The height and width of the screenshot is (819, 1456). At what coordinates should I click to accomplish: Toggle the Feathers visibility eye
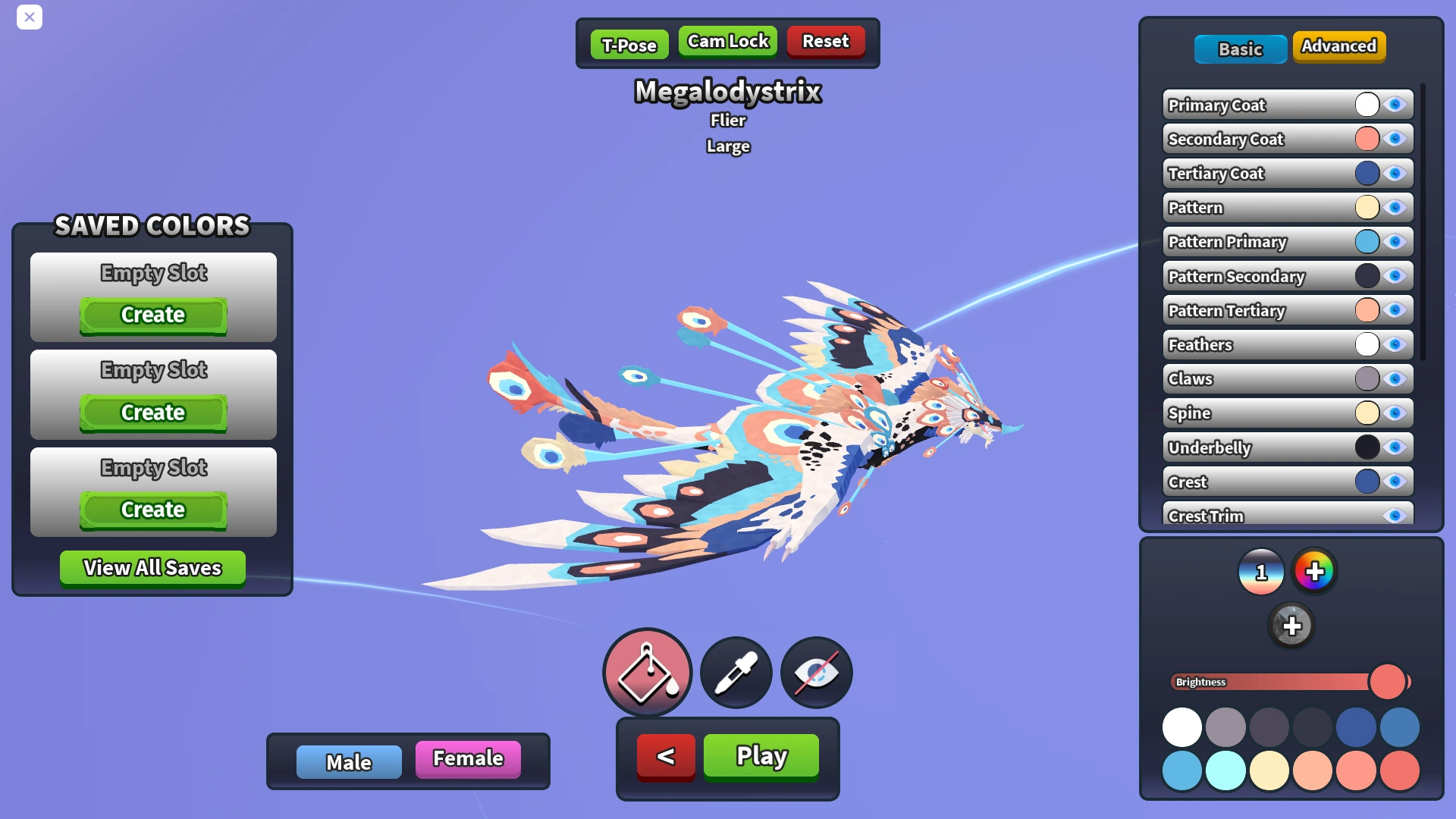[1395, 344]
